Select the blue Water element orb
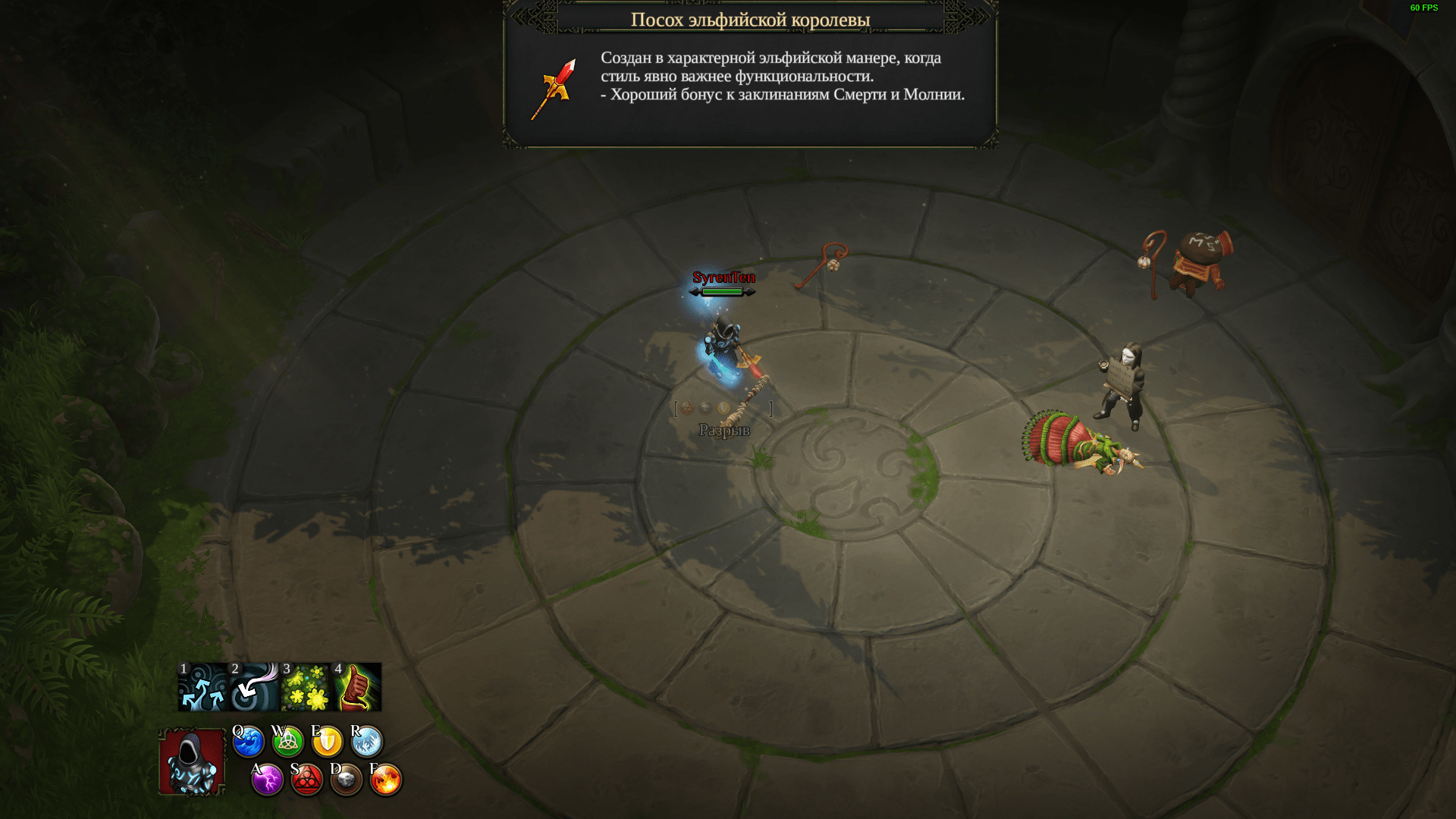1456x819 pixels. point(248,742)
